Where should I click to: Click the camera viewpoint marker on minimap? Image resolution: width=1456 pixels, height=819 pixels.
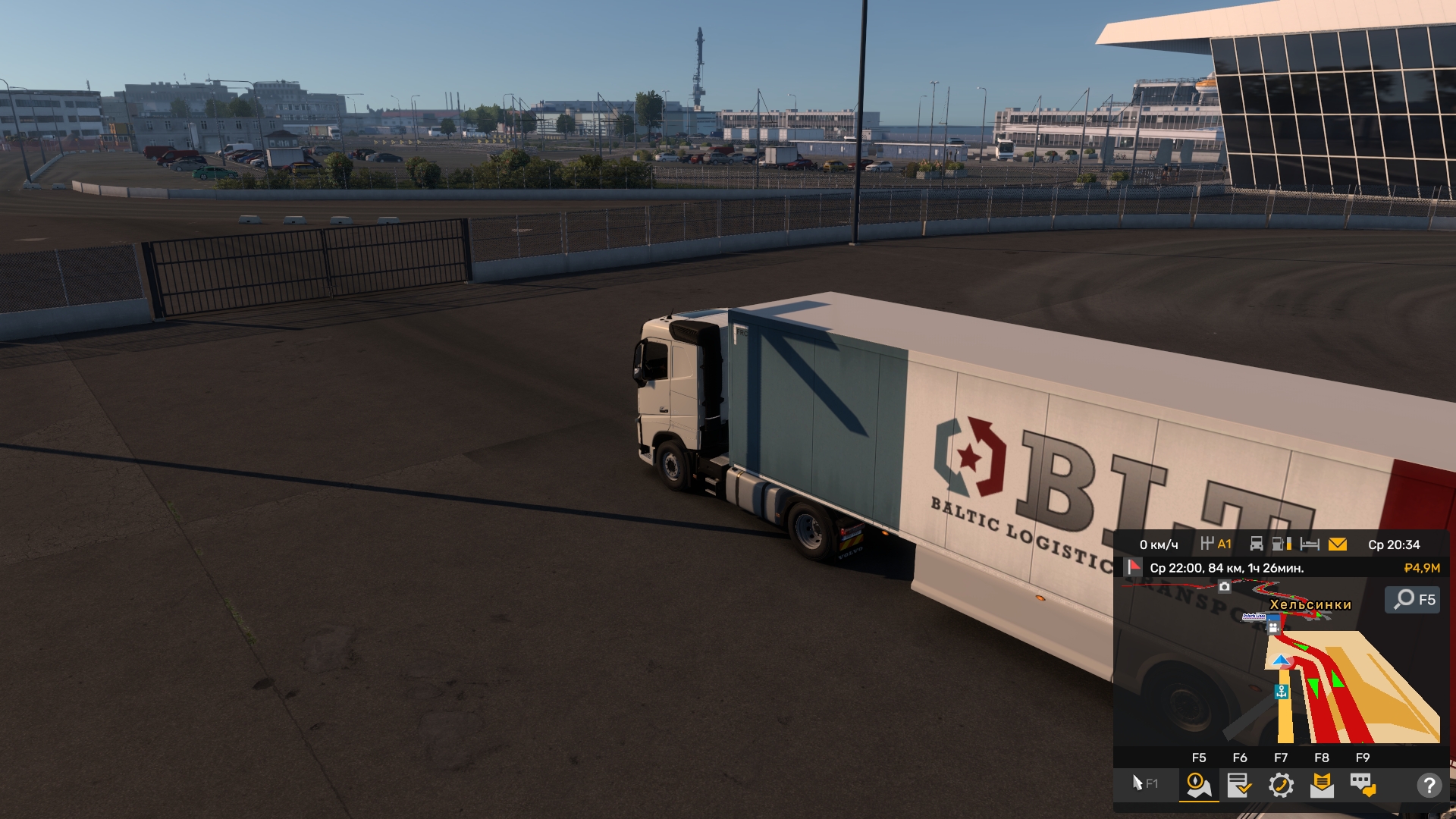point(1225,586)
